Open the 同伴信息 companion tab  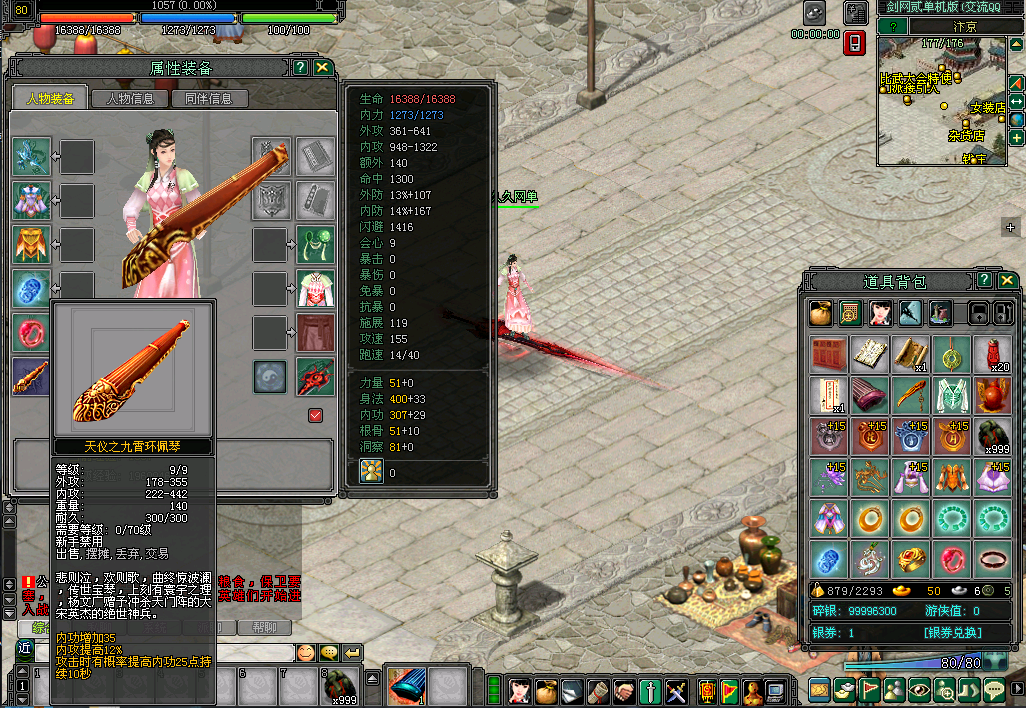pyautogui.click(x=208, y=98)
